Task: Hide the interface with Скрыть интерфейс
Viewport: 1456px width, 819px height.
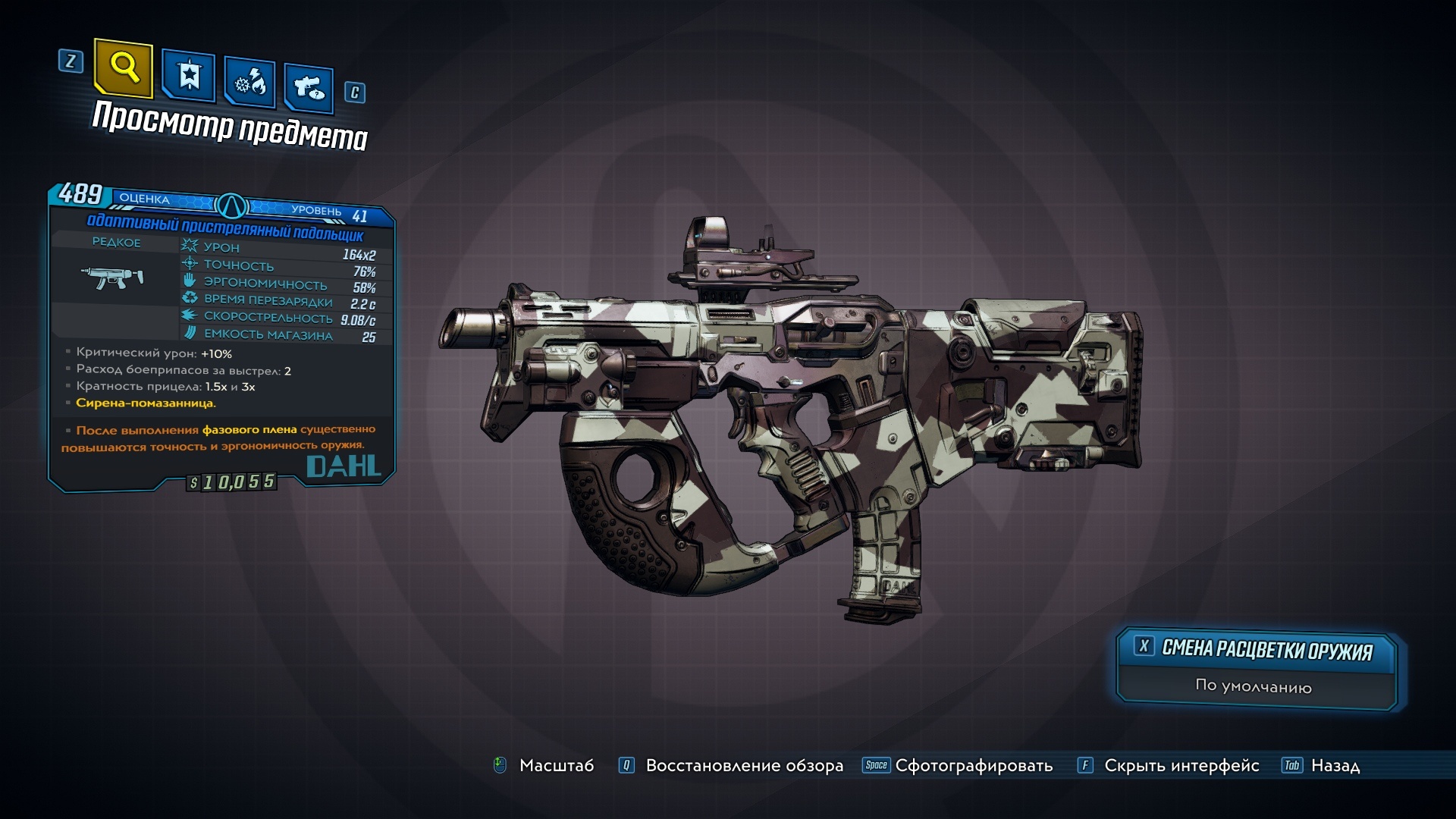Action: tap(1181, 766)
